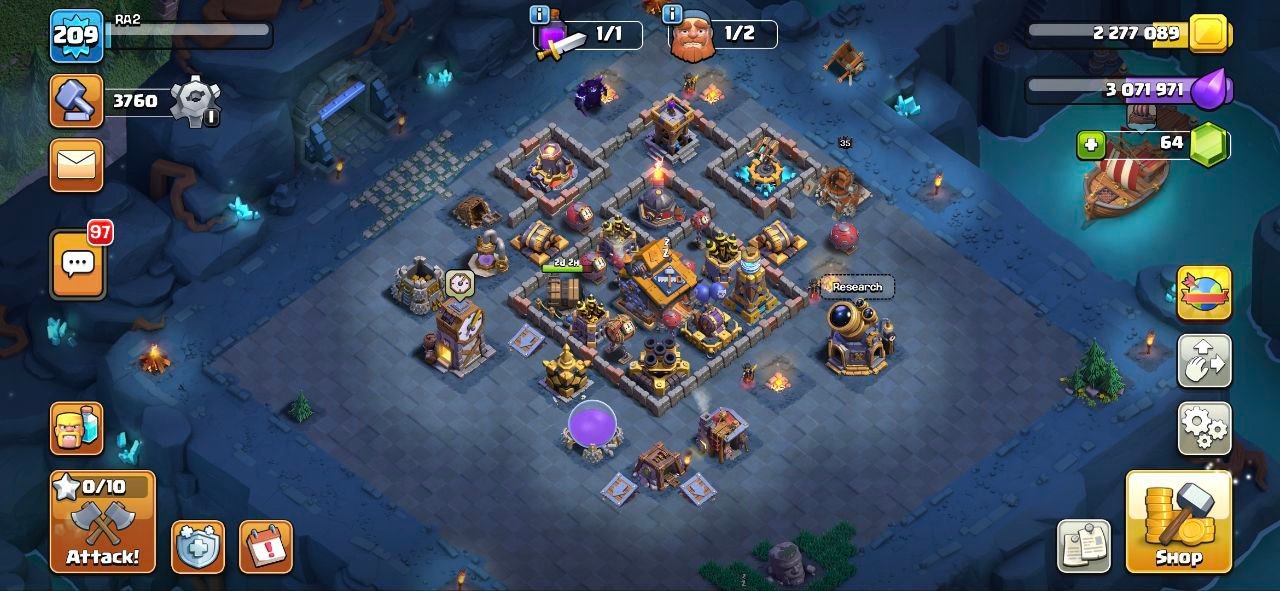
Task: Open the calendar events button
Action: point(265,546)
